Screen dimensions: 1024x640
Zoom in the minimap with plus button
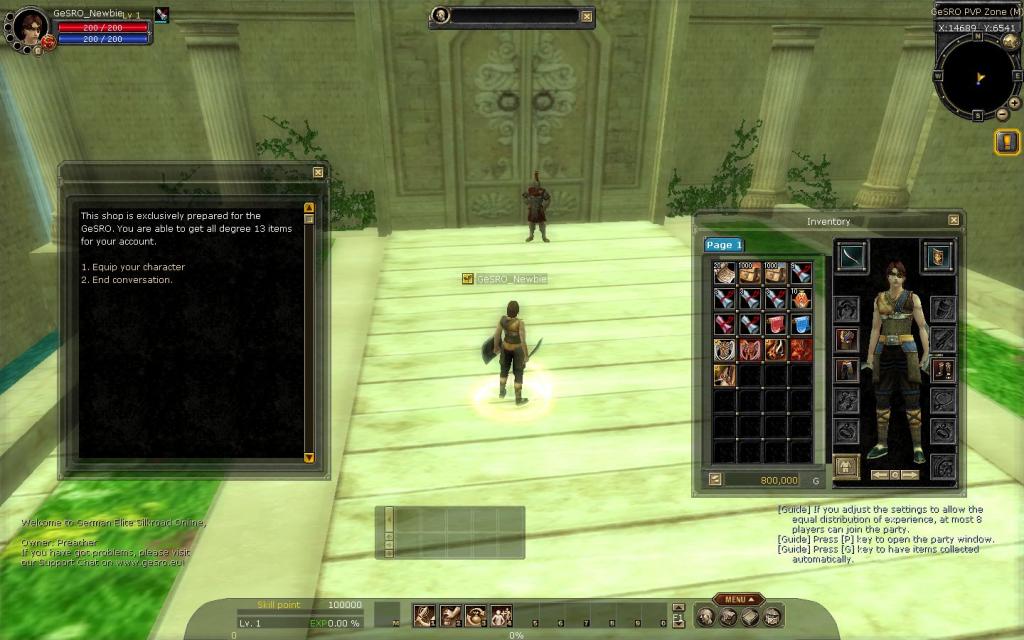click(1014, 103)
